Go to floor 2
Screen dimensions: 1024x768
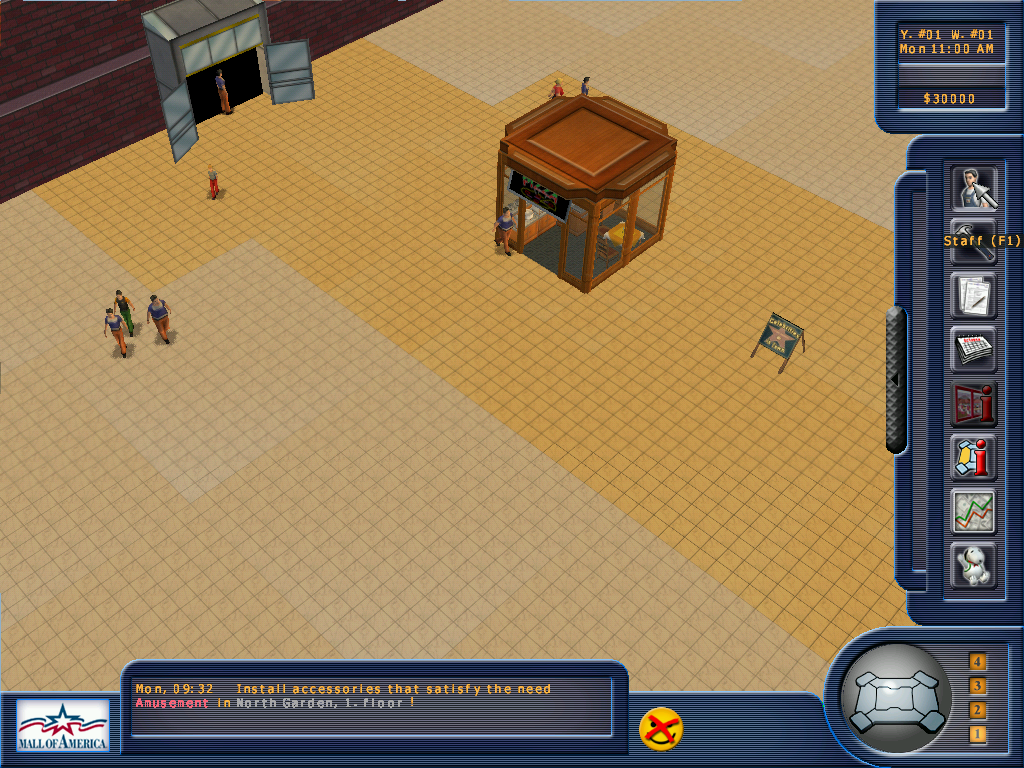[x=977, y=711]
